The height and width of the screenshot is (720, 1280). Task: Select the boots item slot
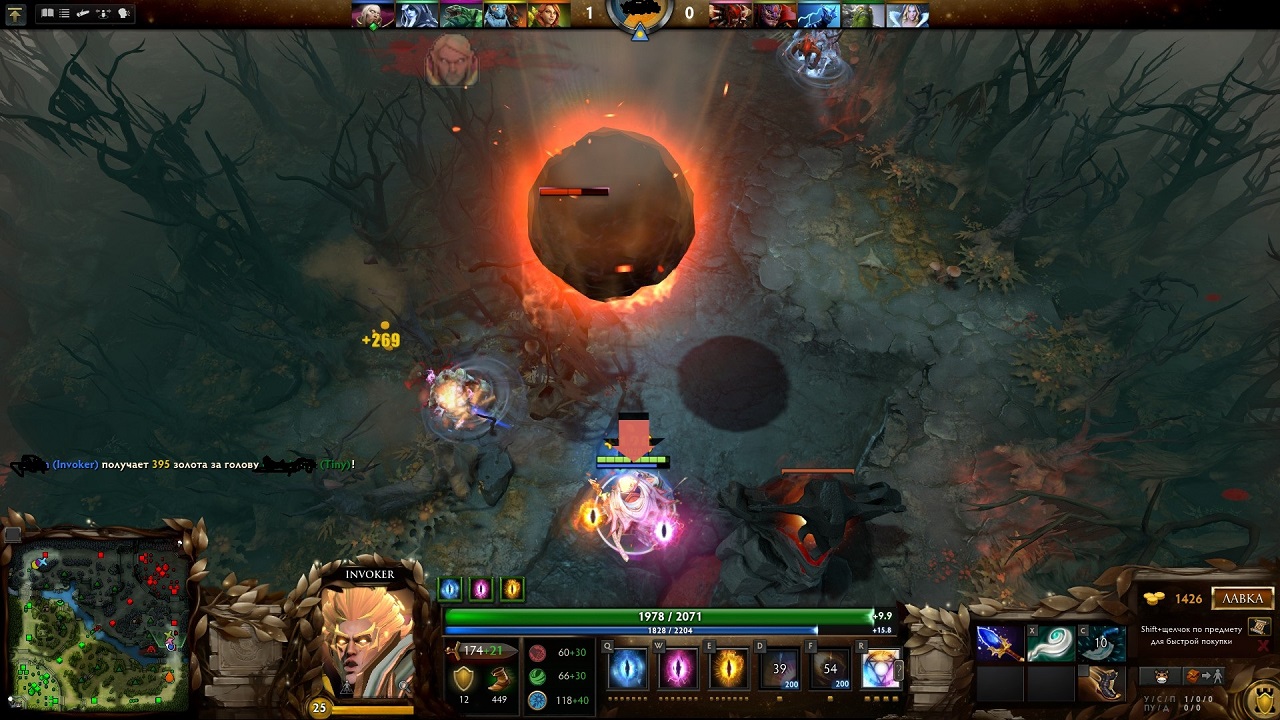[1101, 683]
